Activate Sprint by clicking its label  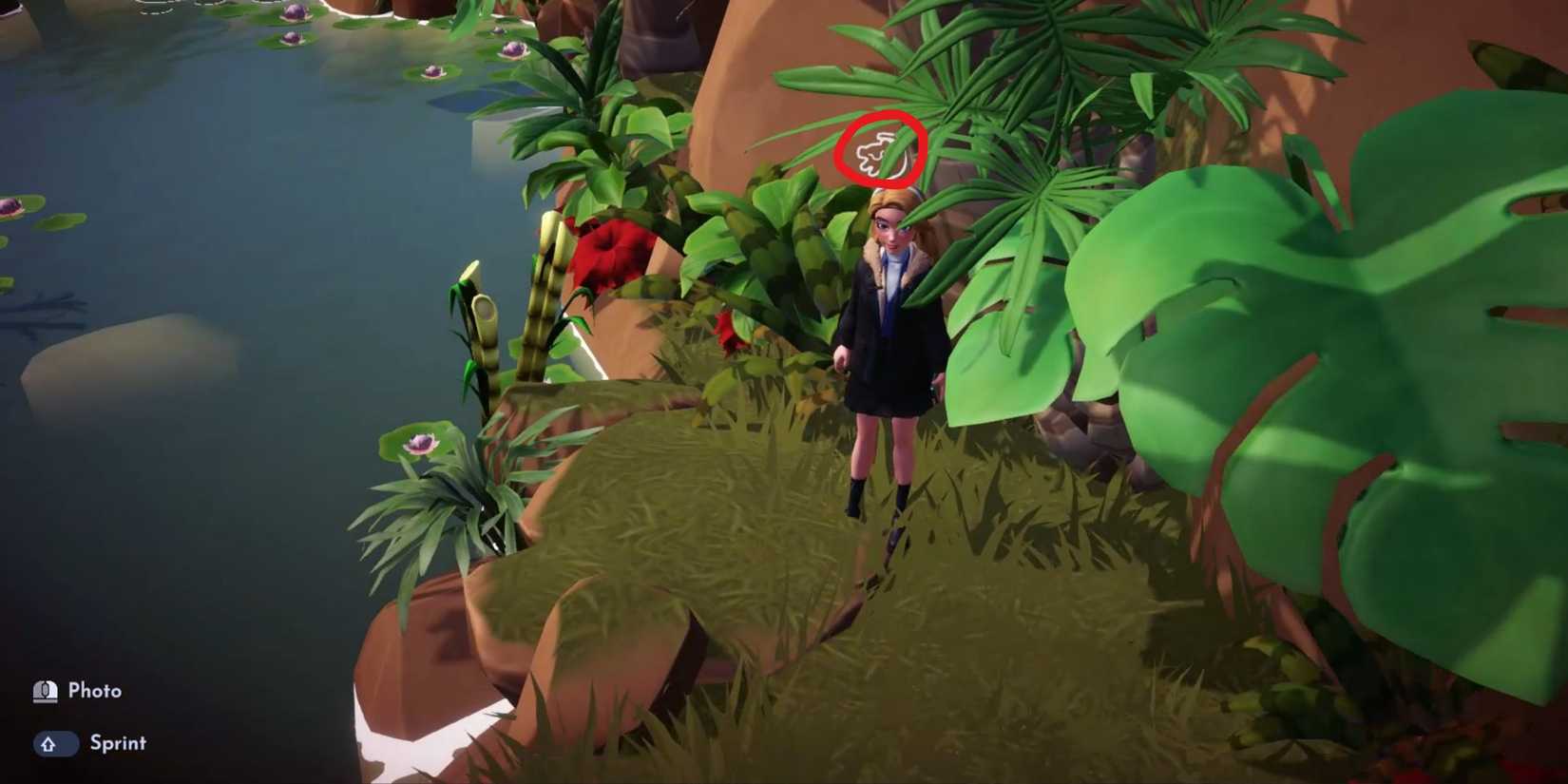pyautogui.click(x=118, y=744)
